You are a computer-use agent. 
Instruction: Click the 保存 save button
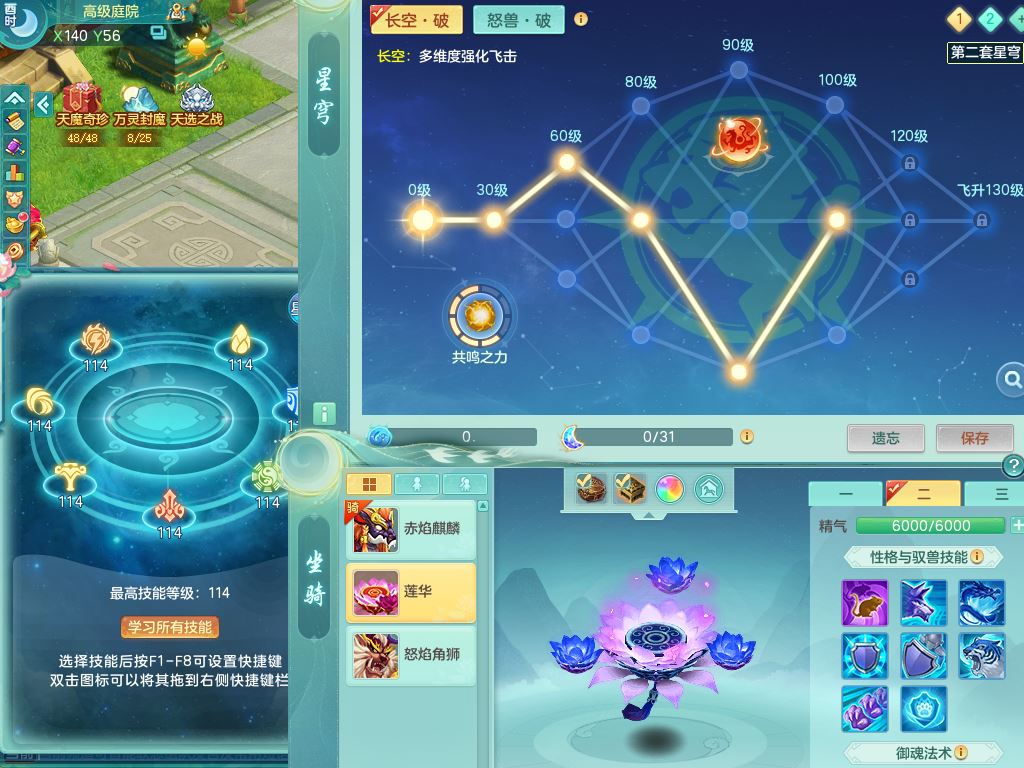click(974, 438)
